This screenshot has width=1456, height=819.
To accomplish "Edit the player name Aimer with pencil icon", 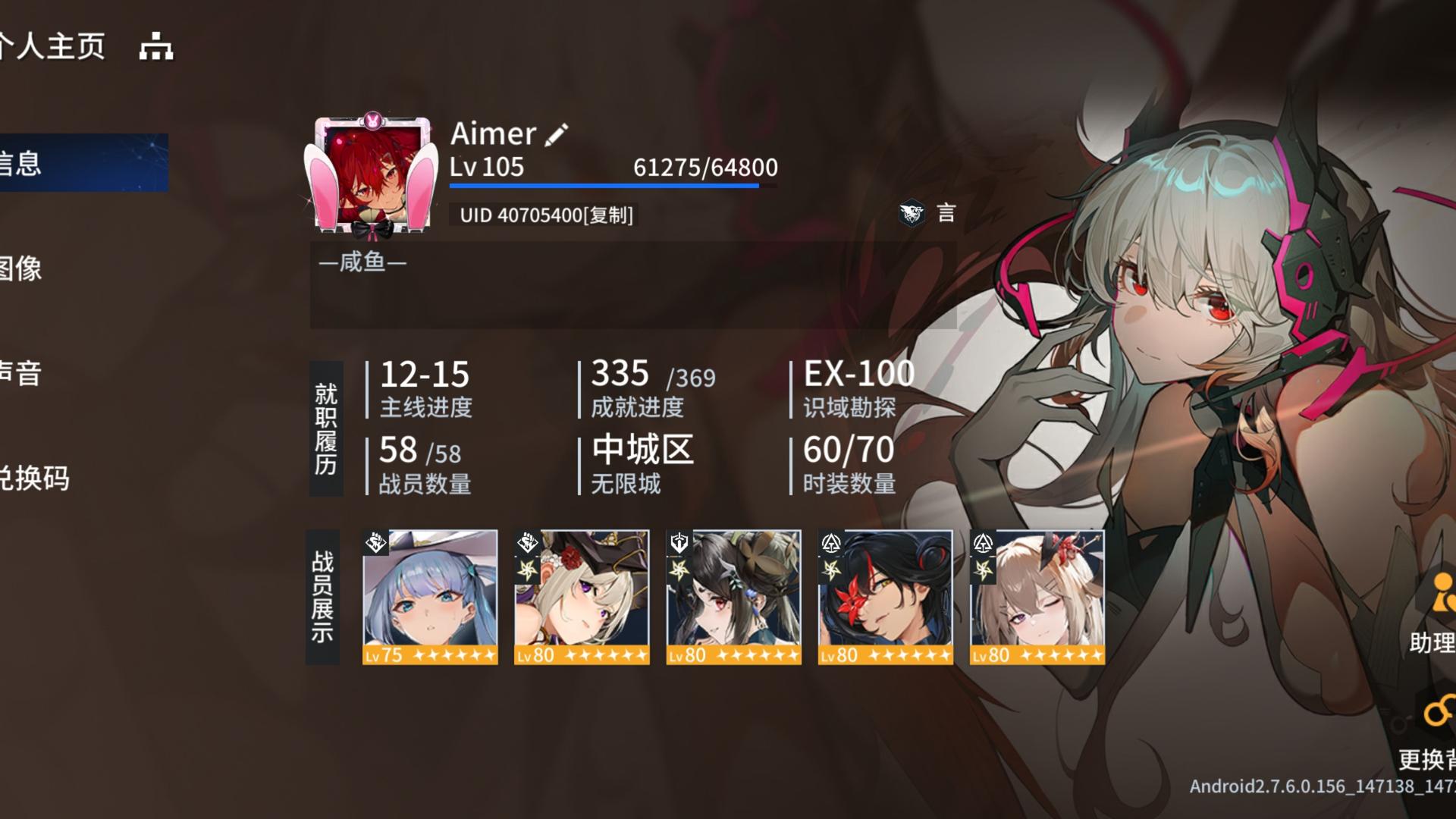I will [x=557, y=134].
